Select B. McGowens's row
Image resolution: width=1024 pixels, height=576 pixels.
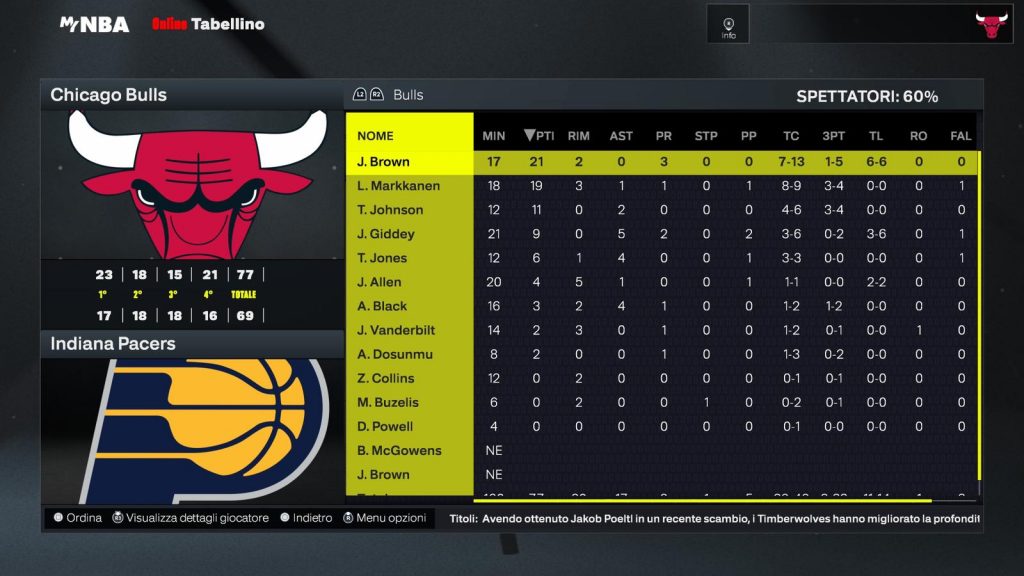pyautogui.click(x=399, y=450)
